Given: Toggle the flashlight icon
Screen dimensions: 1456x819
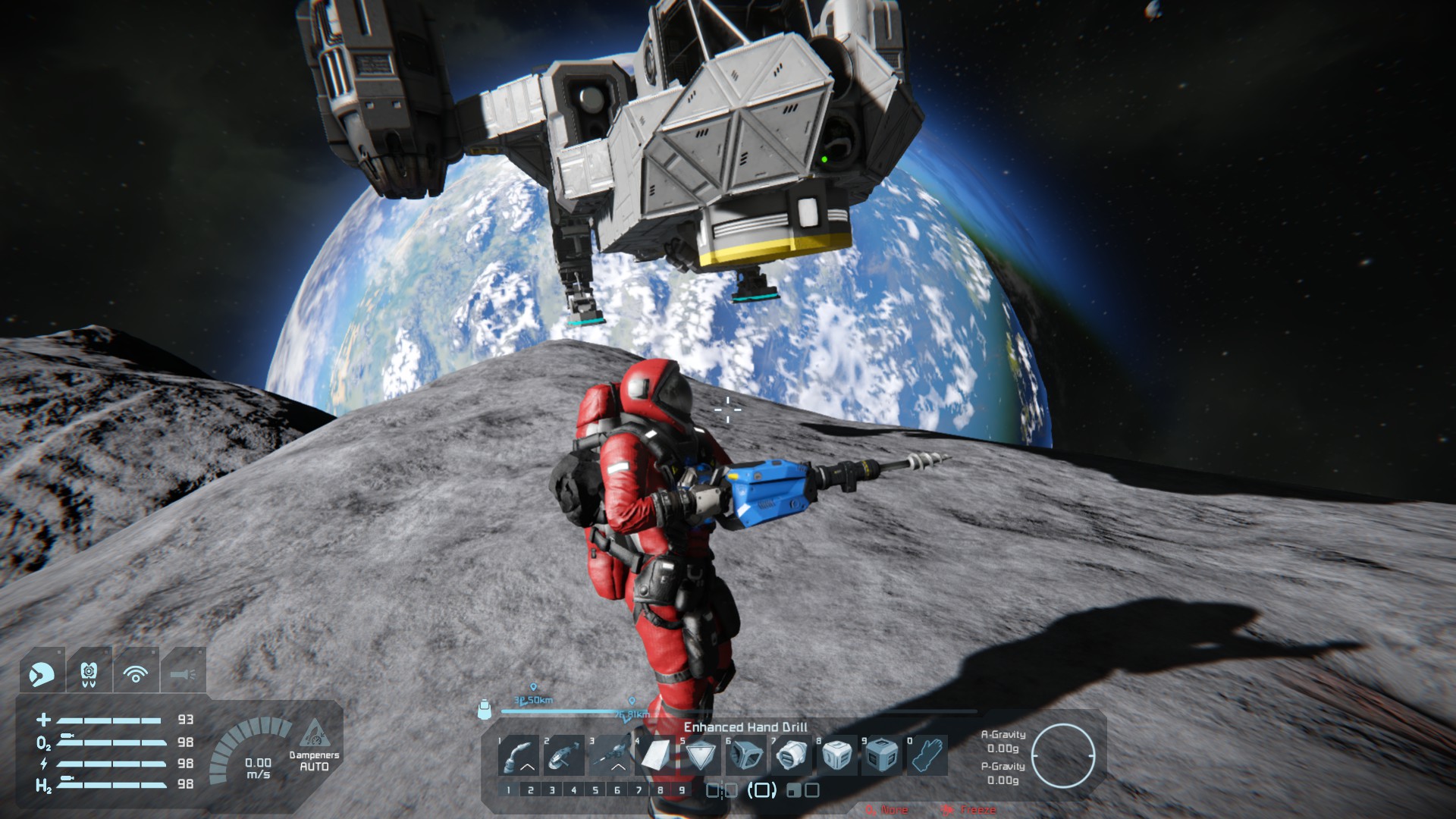Looking at the screenshot, I should [183, 673].
